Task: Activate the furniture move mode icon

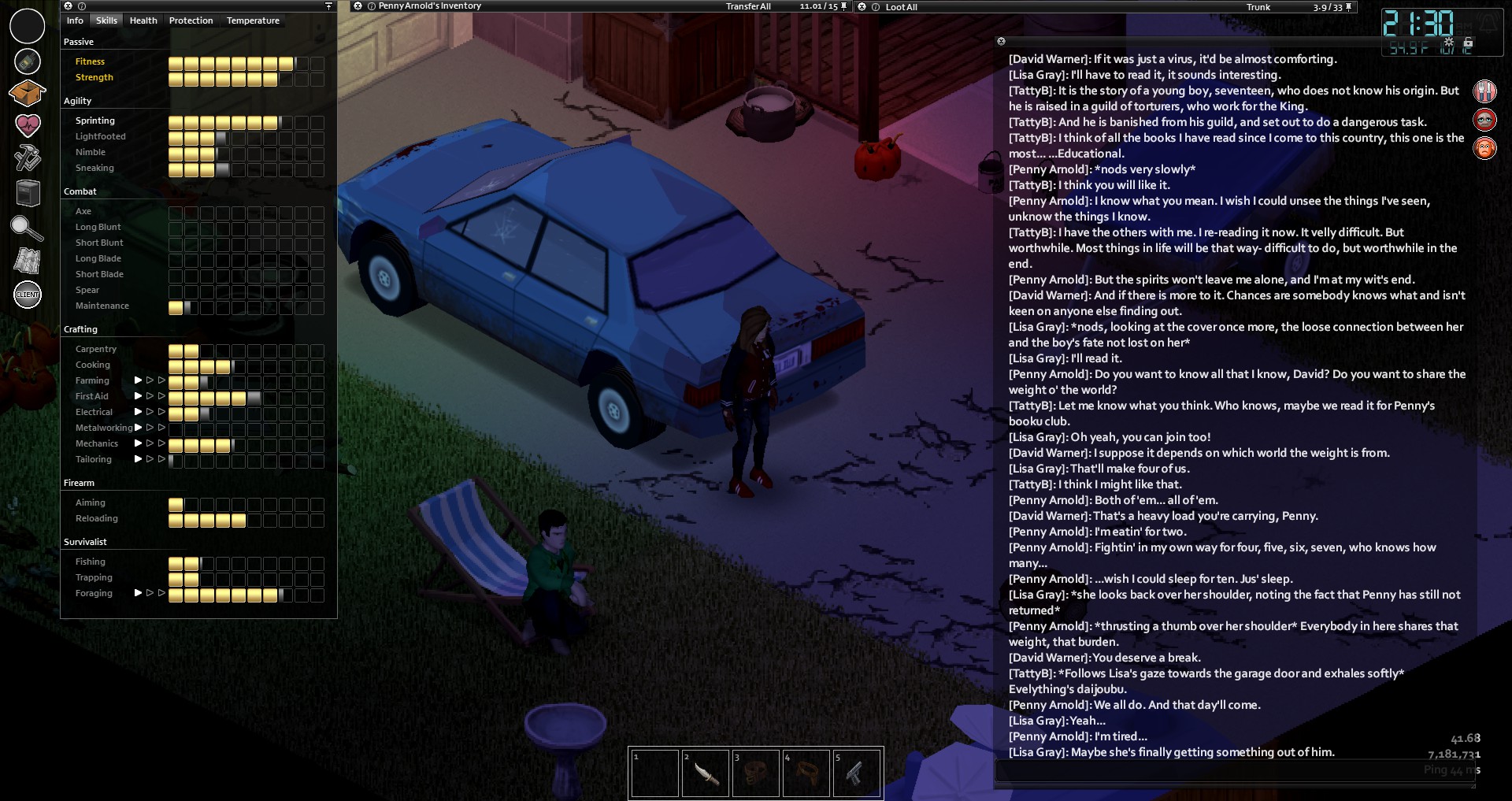Action: pyautogui.click(x=27, y=193)
